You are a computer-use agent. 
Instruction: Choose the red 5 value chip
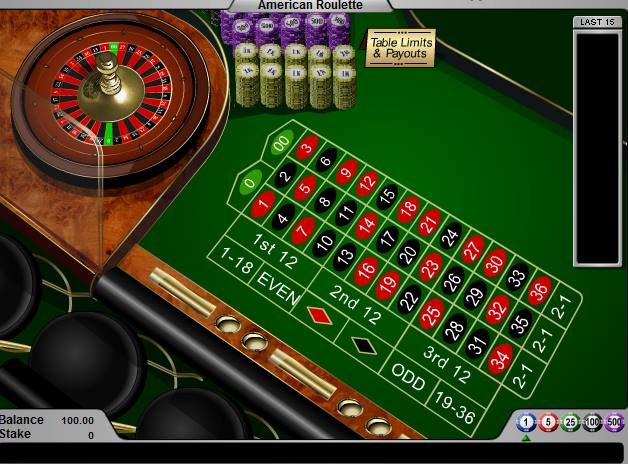[547, 422]
